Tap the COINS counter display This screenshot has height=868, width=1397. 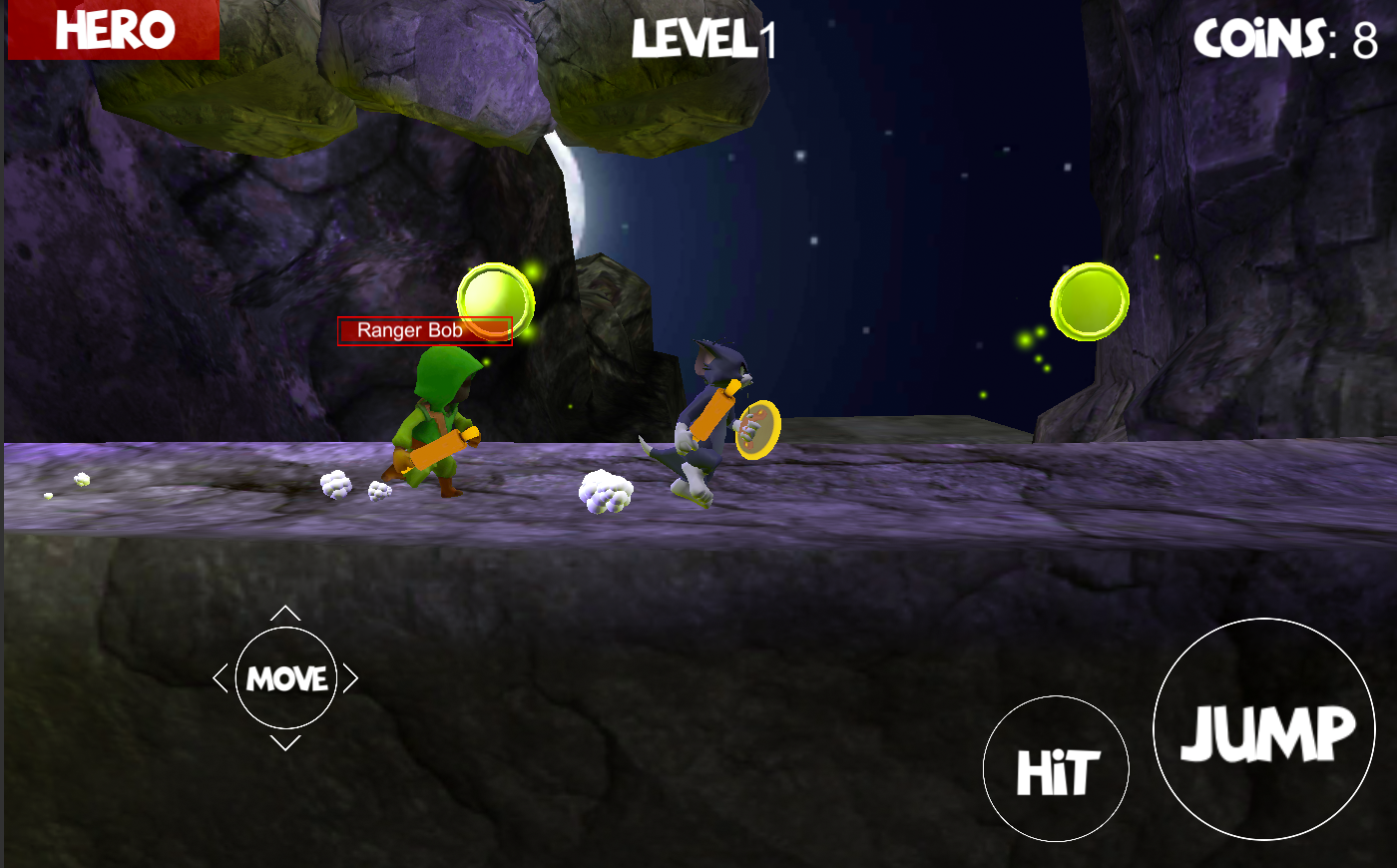[x=1287, y=38]
